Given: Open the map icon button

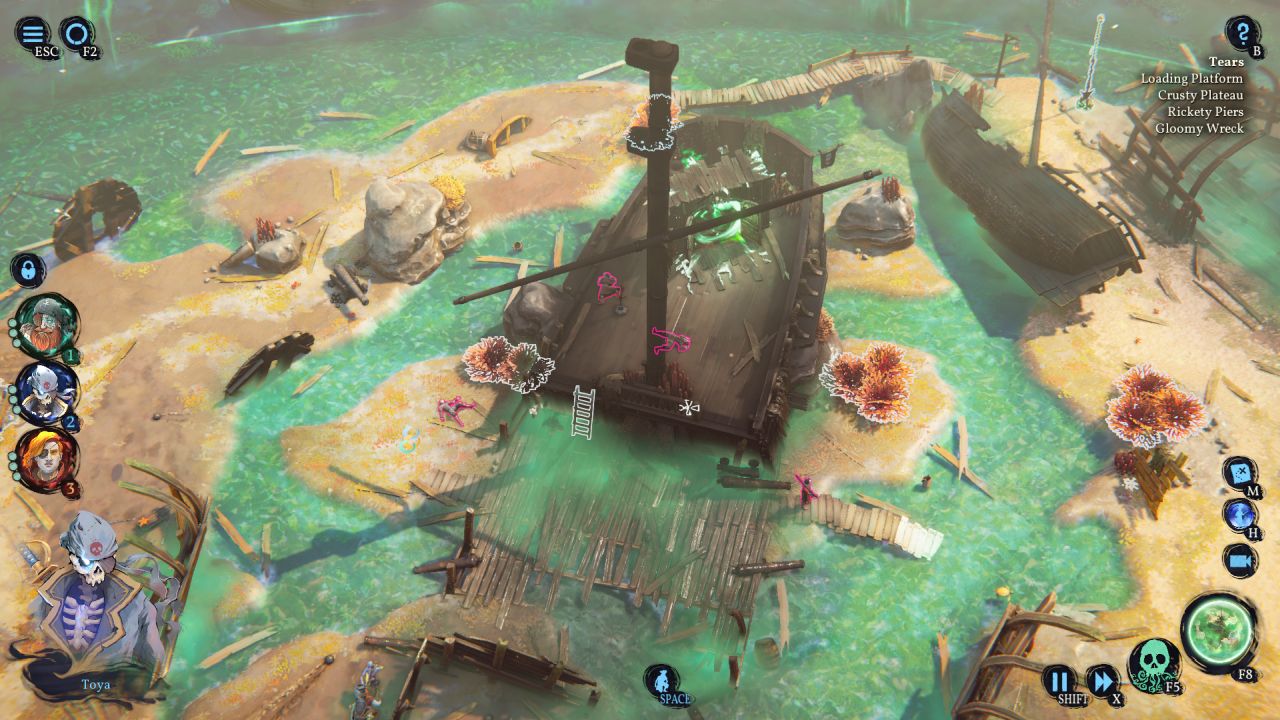Looking at the screenshot, I should (1240, 472).
